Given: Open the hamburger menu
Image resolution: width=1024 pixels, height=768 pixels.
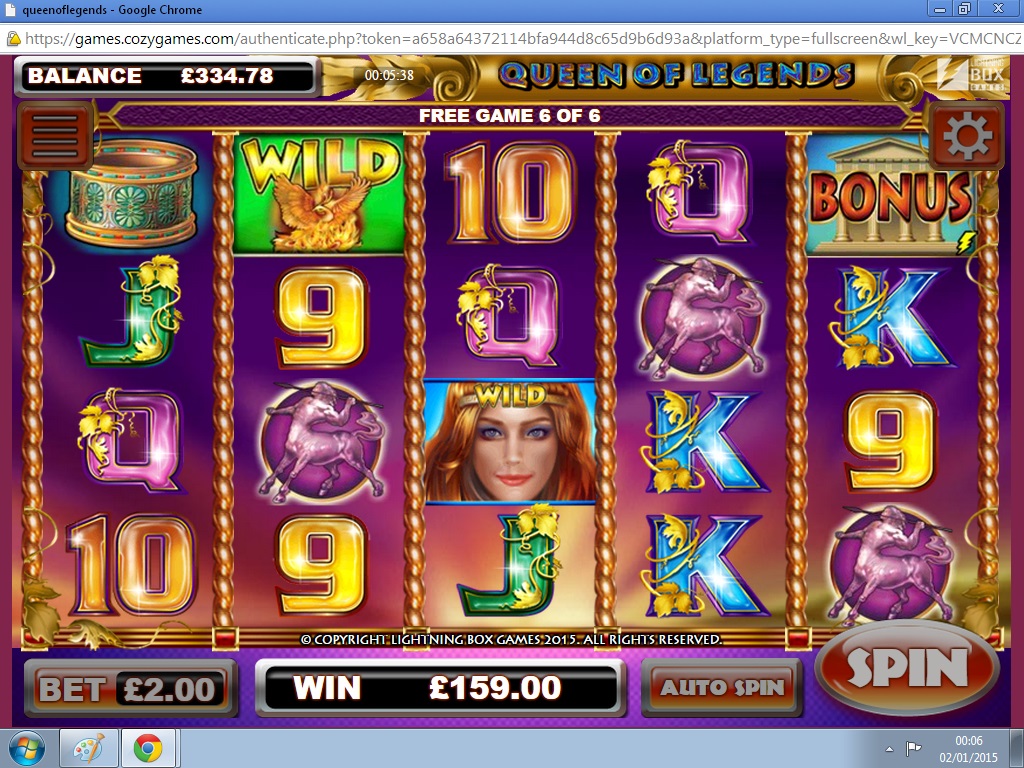Looking at the screenshot, I should point(55,134).
